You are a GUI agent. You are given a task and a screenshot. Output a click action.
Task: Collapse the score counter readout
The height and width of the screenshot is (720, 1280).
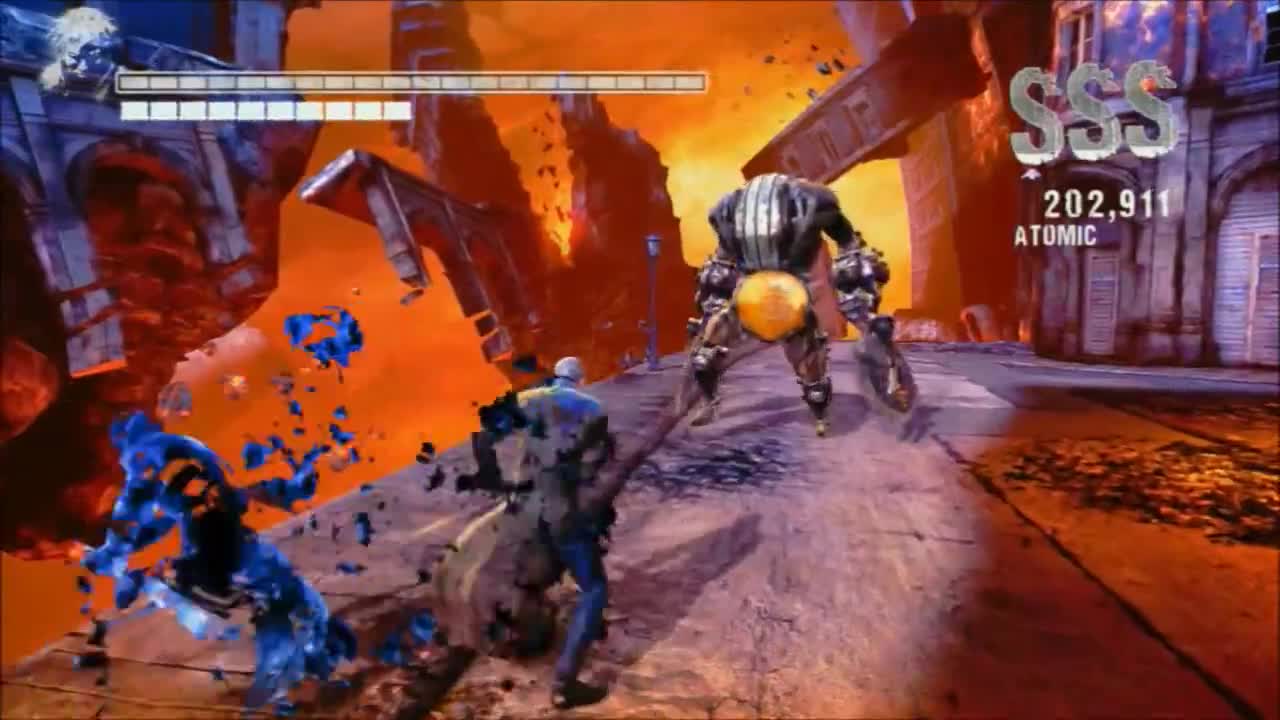[1107, 203]
